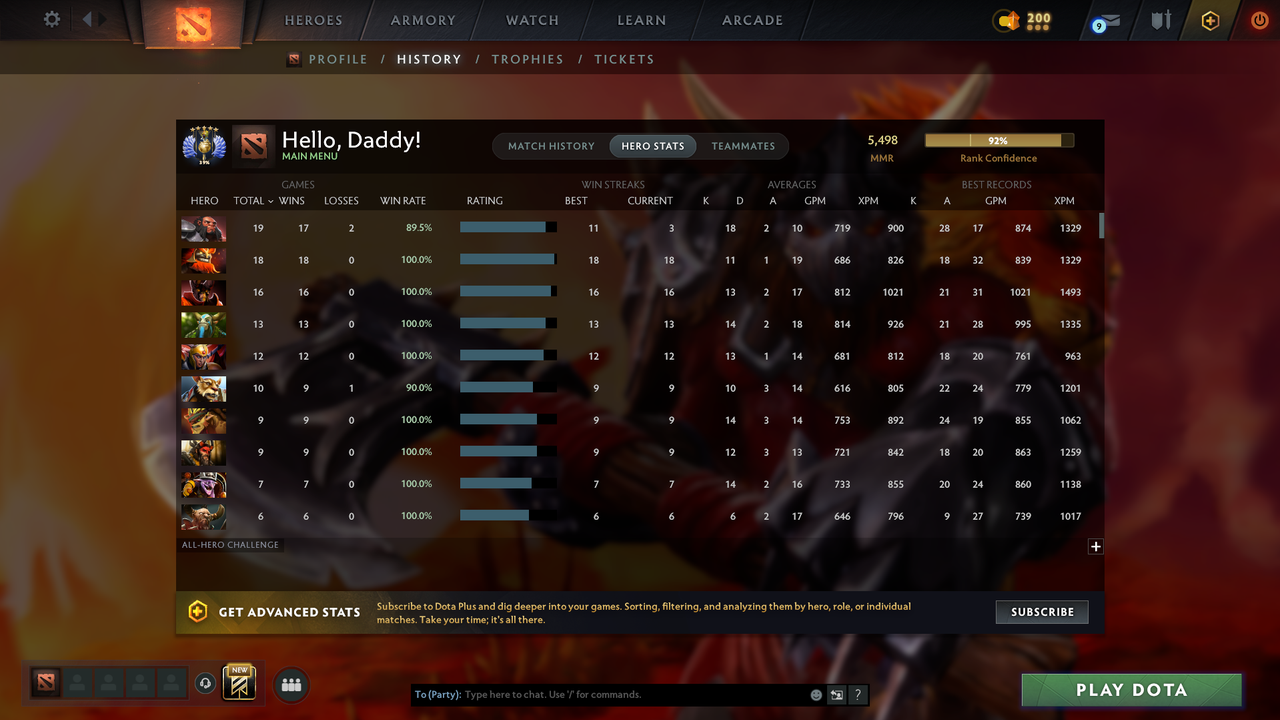Screen dimensions: 1280x720
Task: Expand the ALL-HERO CHALLENGE plus button
Action: point(1095,547)
